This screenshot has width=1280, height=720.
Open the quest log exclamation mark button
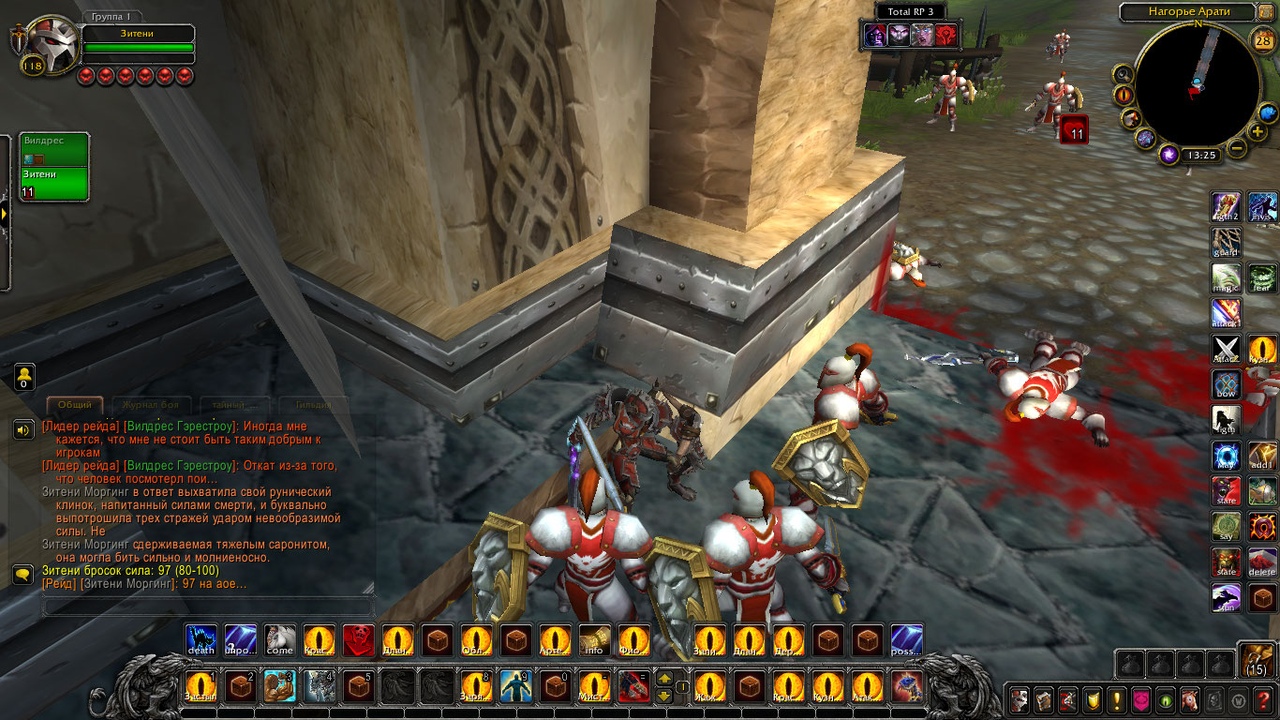tap(1116, 699)
